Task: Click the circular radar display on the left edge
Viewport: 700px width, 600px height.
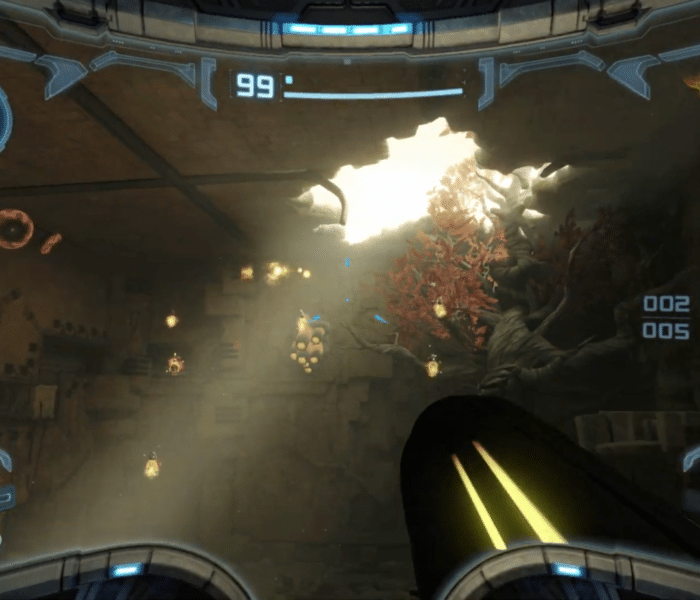Action: click(x=4, y=120)
